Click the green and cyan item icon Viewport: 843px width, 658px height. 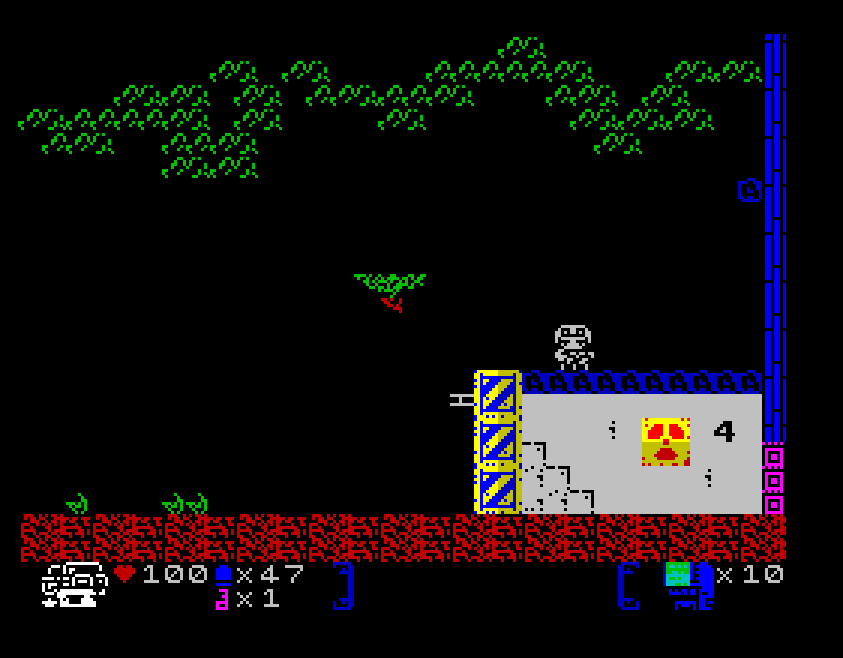click(678, 574)
